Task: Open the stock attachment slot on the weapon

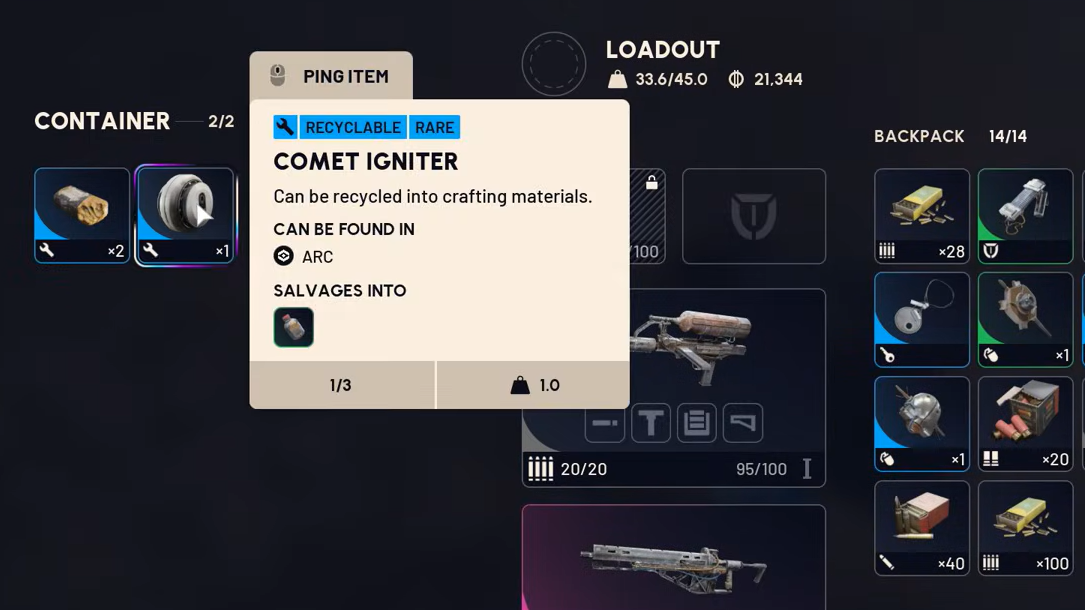Action: click(x=743, y=423)
